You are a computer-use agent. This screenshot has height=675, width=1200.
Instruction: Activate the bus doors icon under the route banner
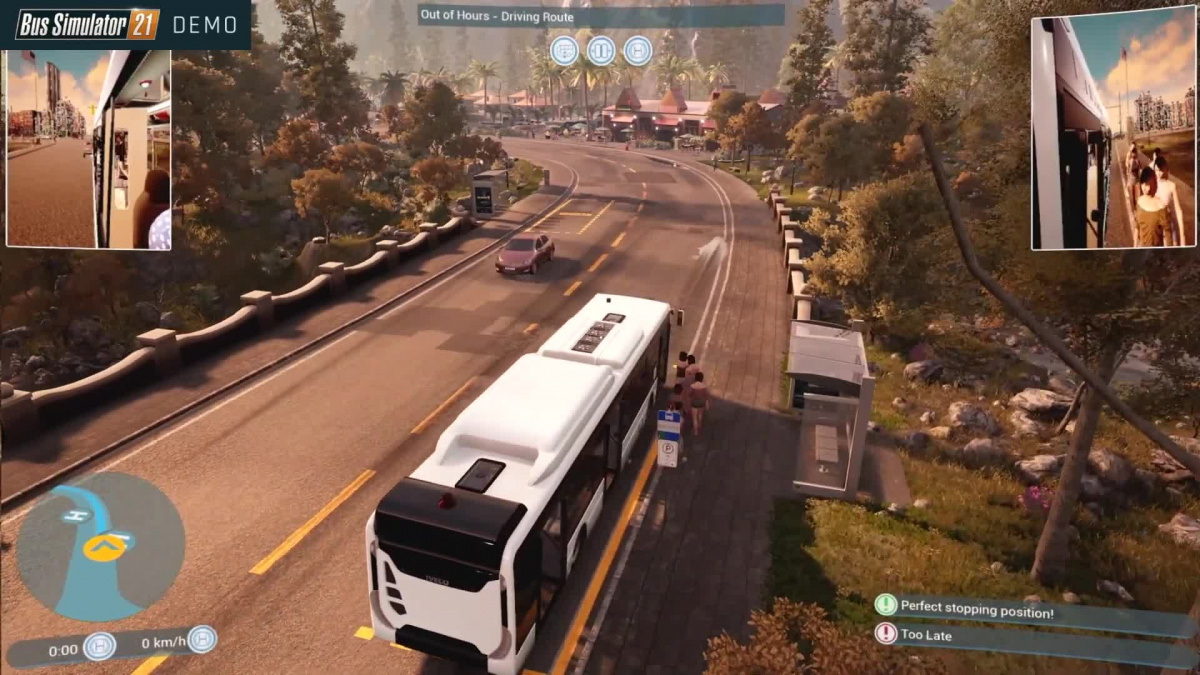[601, 50]
